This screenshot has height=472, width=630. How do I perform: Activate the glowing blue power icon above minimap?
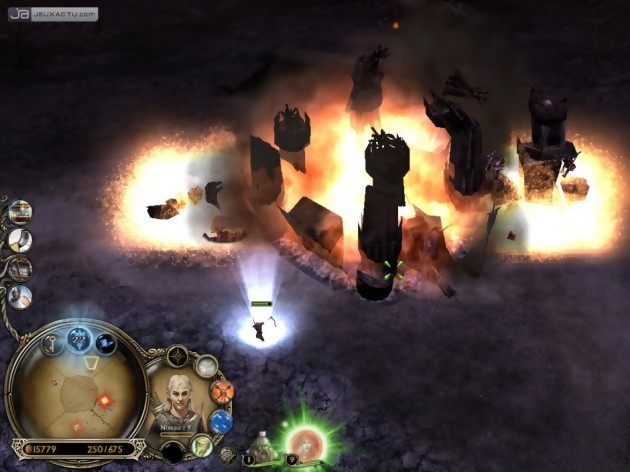pos(78,338)
